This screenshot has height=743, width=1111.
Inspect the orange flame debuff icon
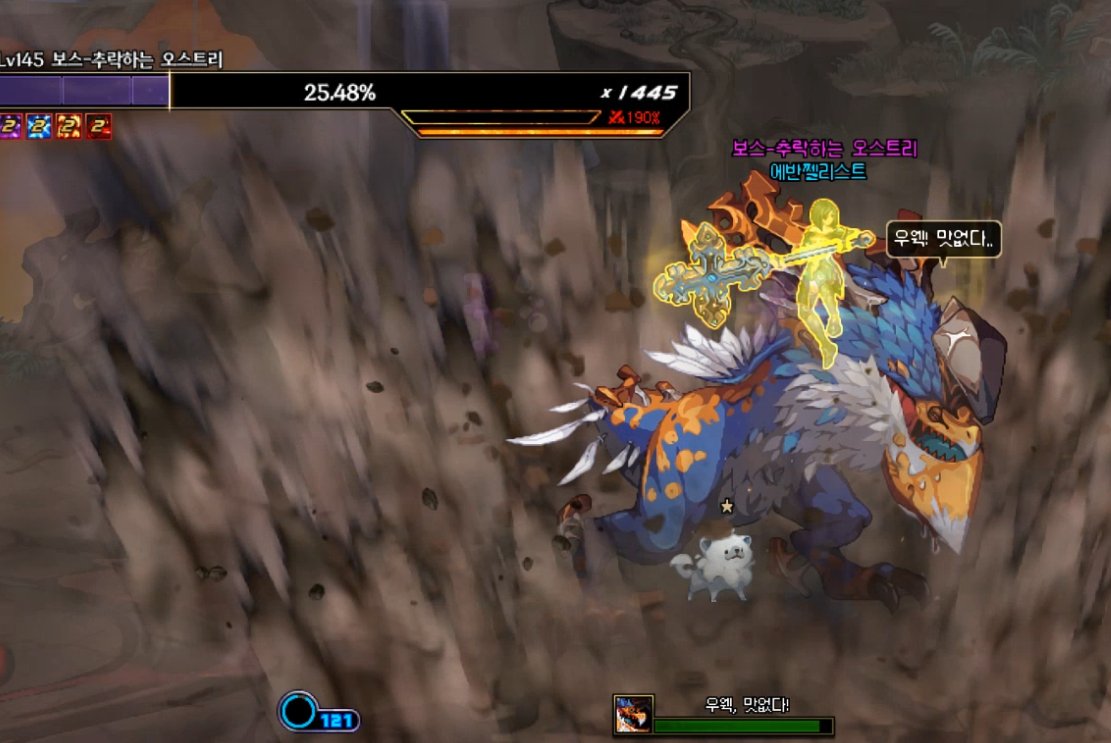[69, 126]
